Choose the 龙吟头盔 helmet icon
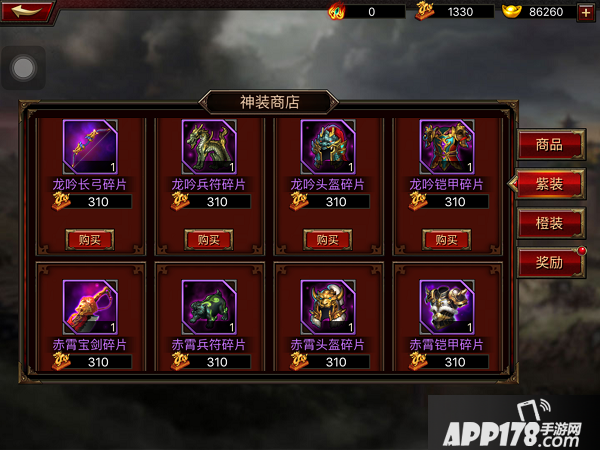 click(328, 147)
